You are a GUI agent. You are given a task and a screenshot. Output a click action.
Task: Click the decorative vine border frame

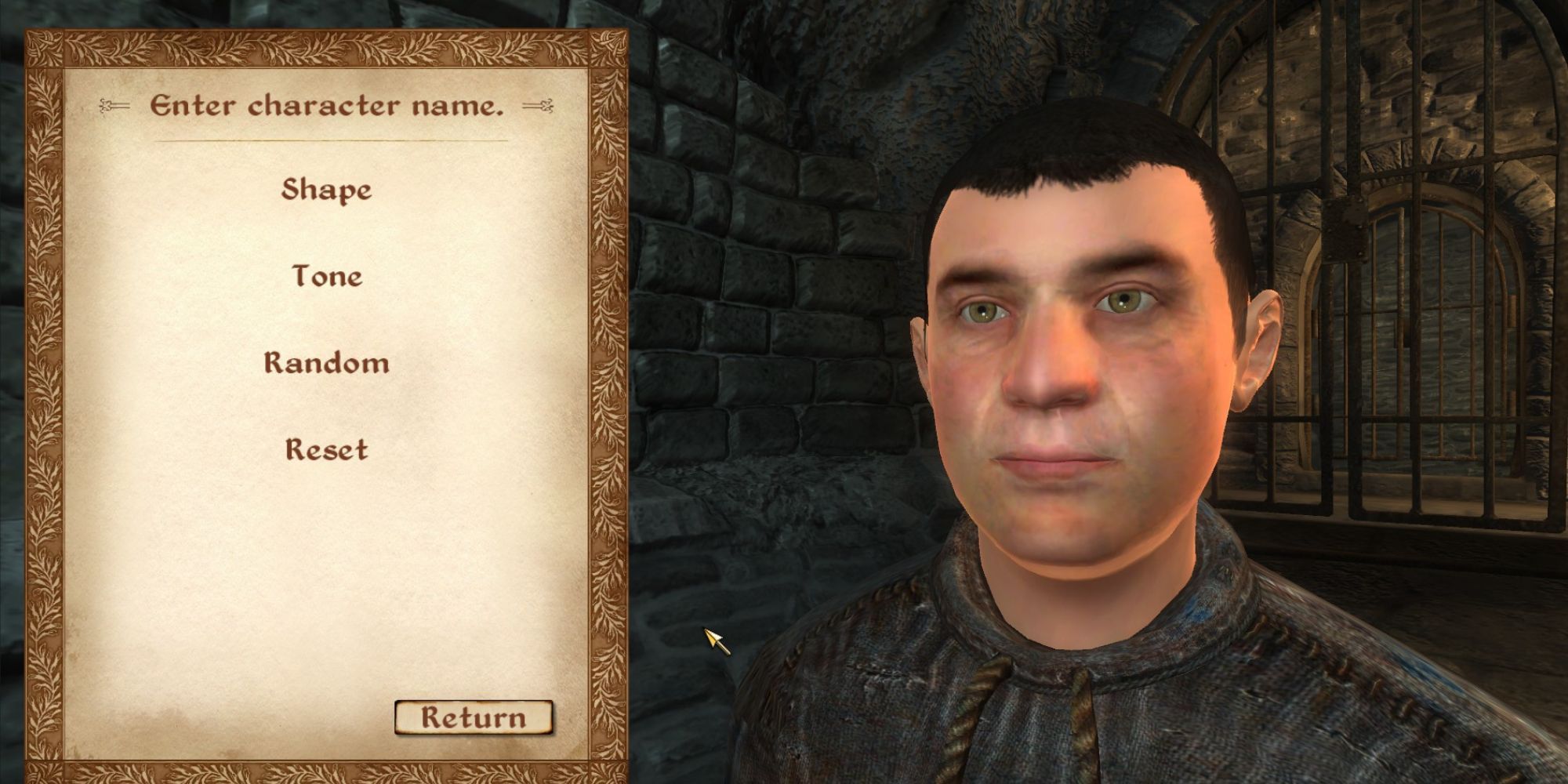(x=47, y=392)
